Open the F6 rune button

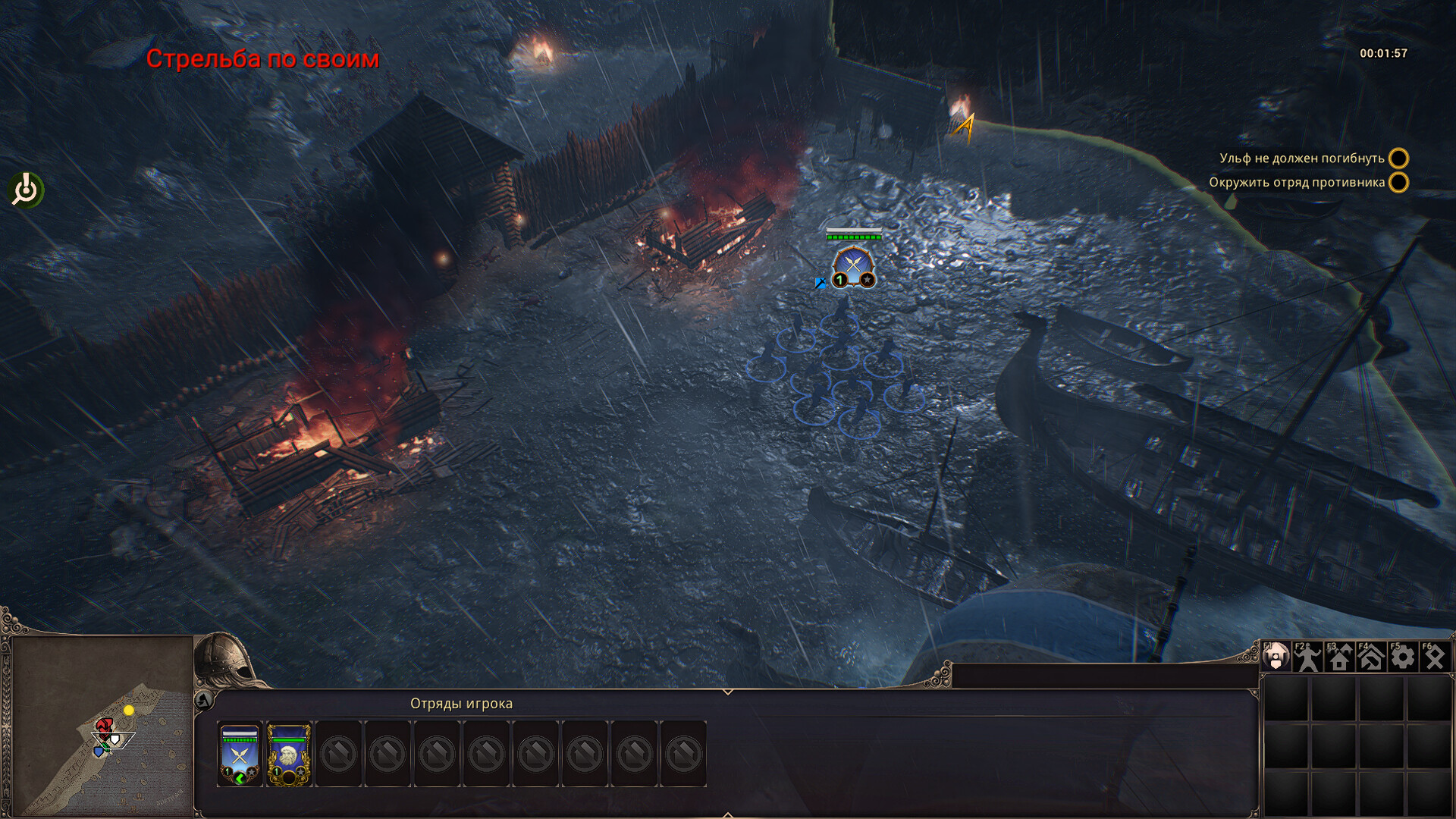(1435, 657)
